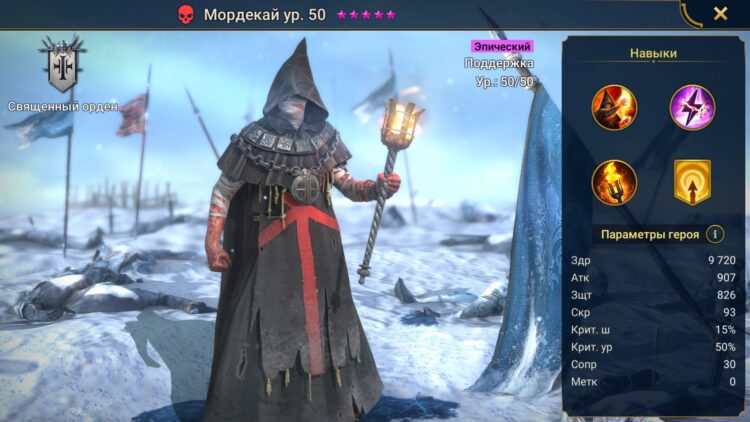Click the Священный орден faction emblem
The width and height of the screenshot is (750, 422).
click(62, 66)
